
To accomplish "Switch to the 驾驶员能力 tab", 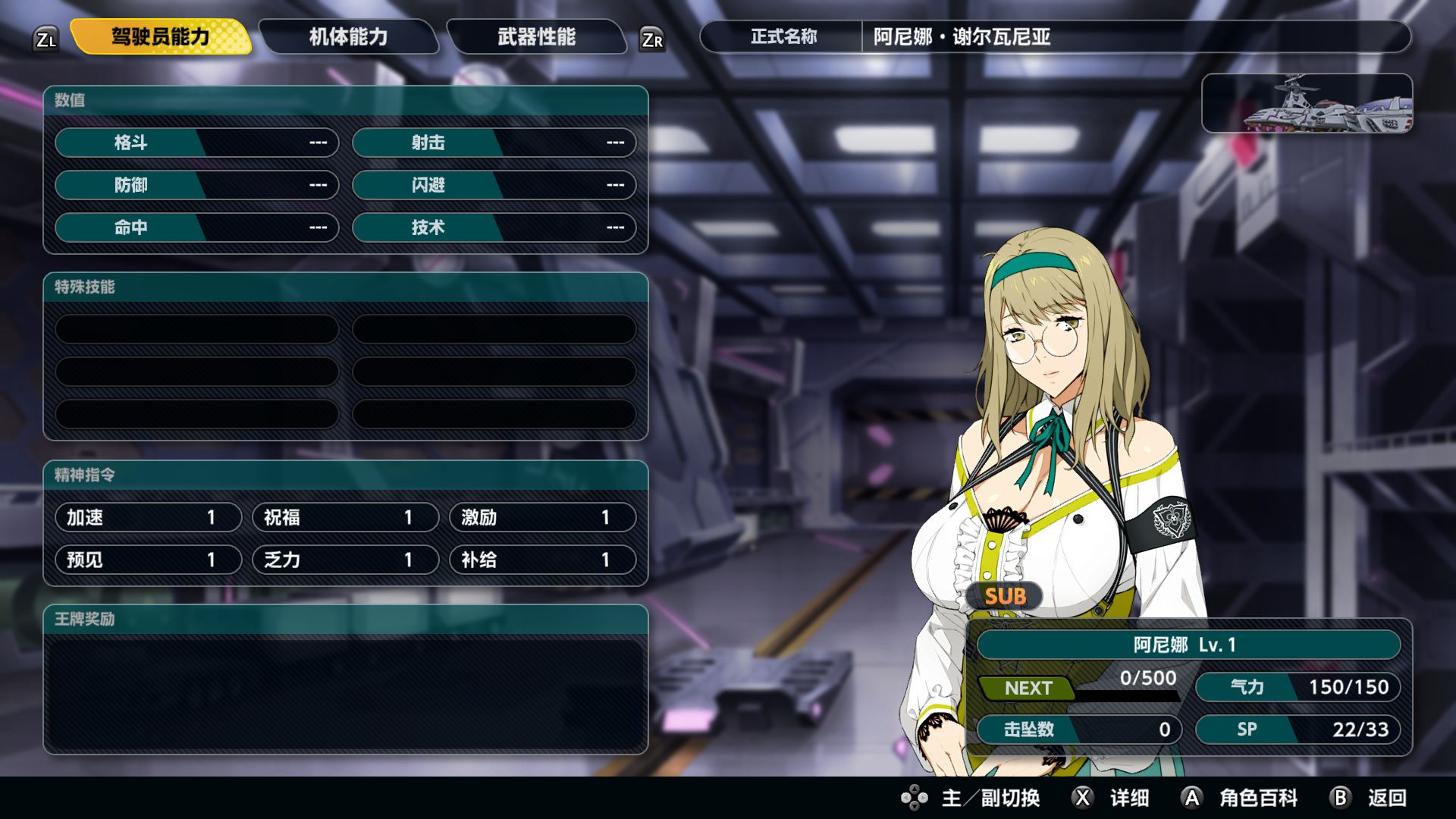I will point(160,36).
